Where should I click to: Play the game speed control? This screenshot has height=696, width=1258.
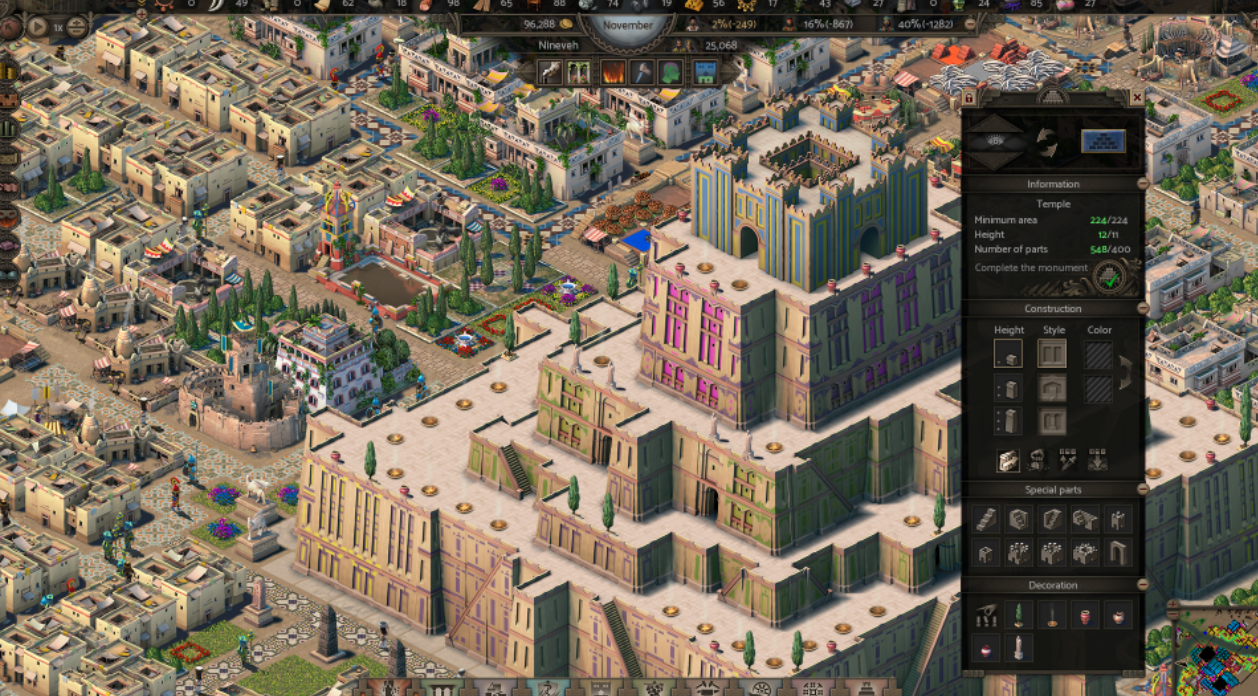click(x=38, y=27)
